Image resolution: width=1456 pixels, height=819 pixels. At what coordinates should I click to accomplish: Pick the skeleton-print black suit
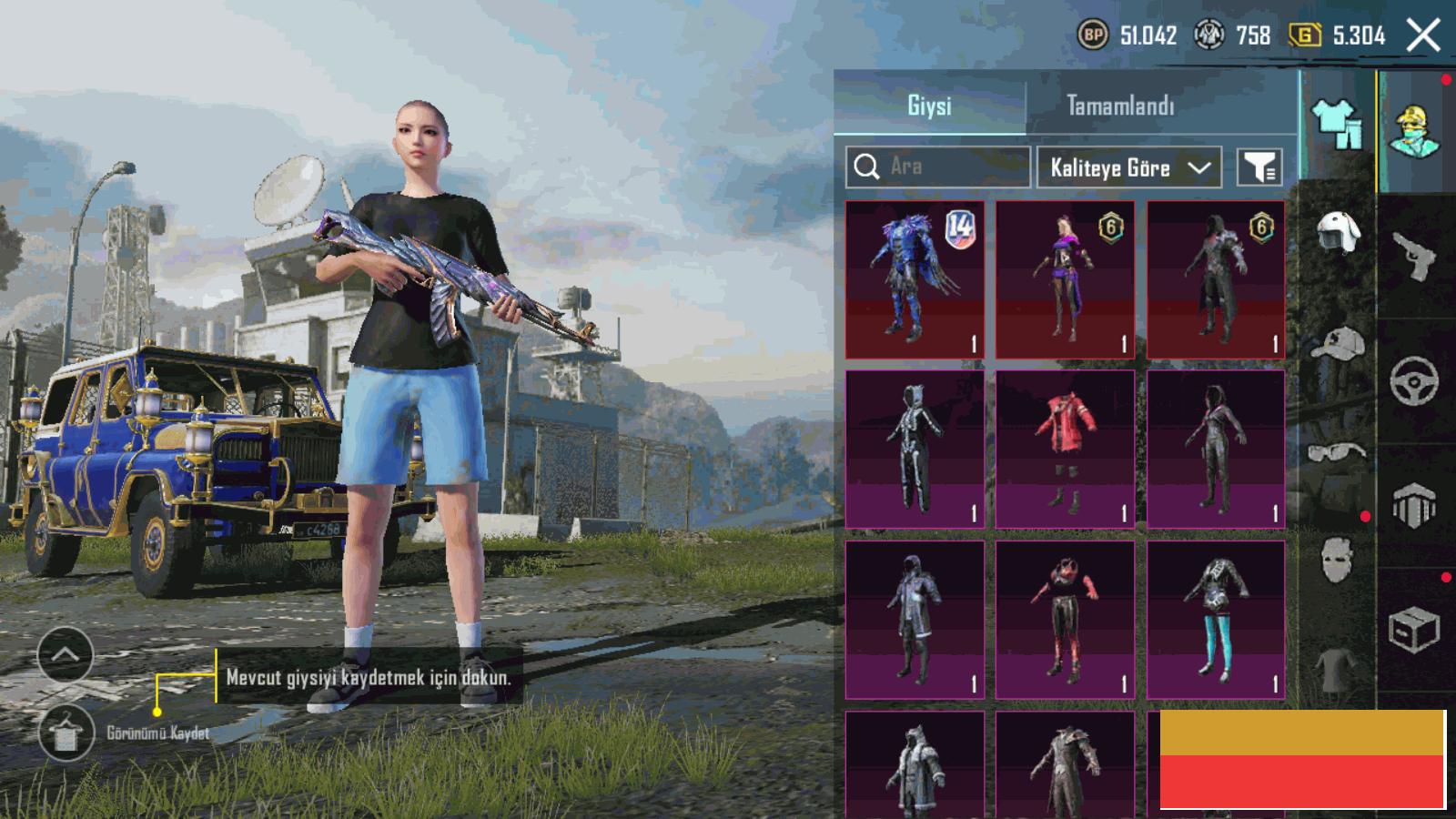coord(915,449)
